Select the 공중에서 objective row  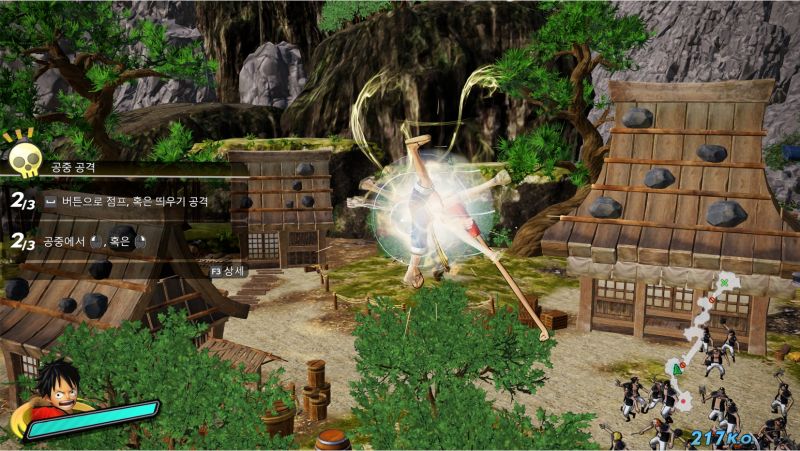(x=96, y=241)
